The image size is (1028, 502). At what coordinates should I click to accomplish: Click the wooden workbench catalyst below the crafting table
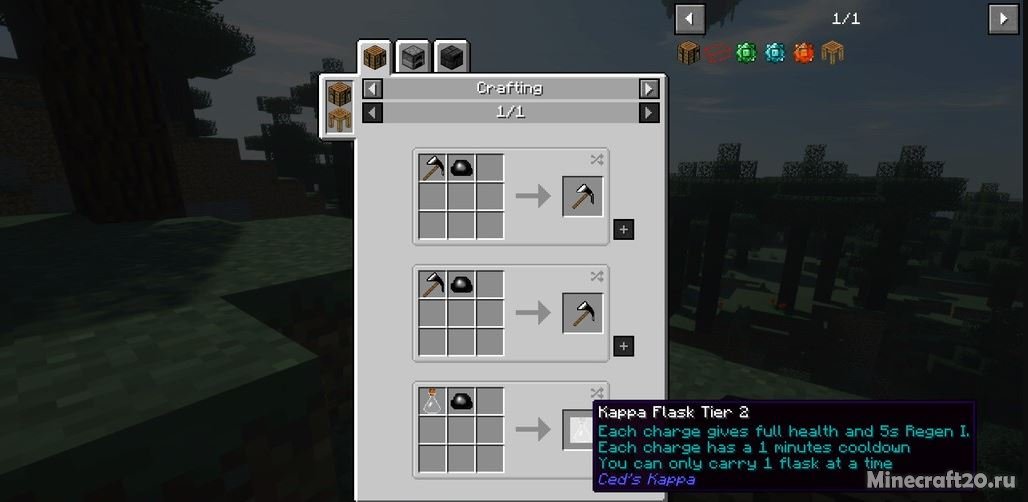tap(340, 122)
